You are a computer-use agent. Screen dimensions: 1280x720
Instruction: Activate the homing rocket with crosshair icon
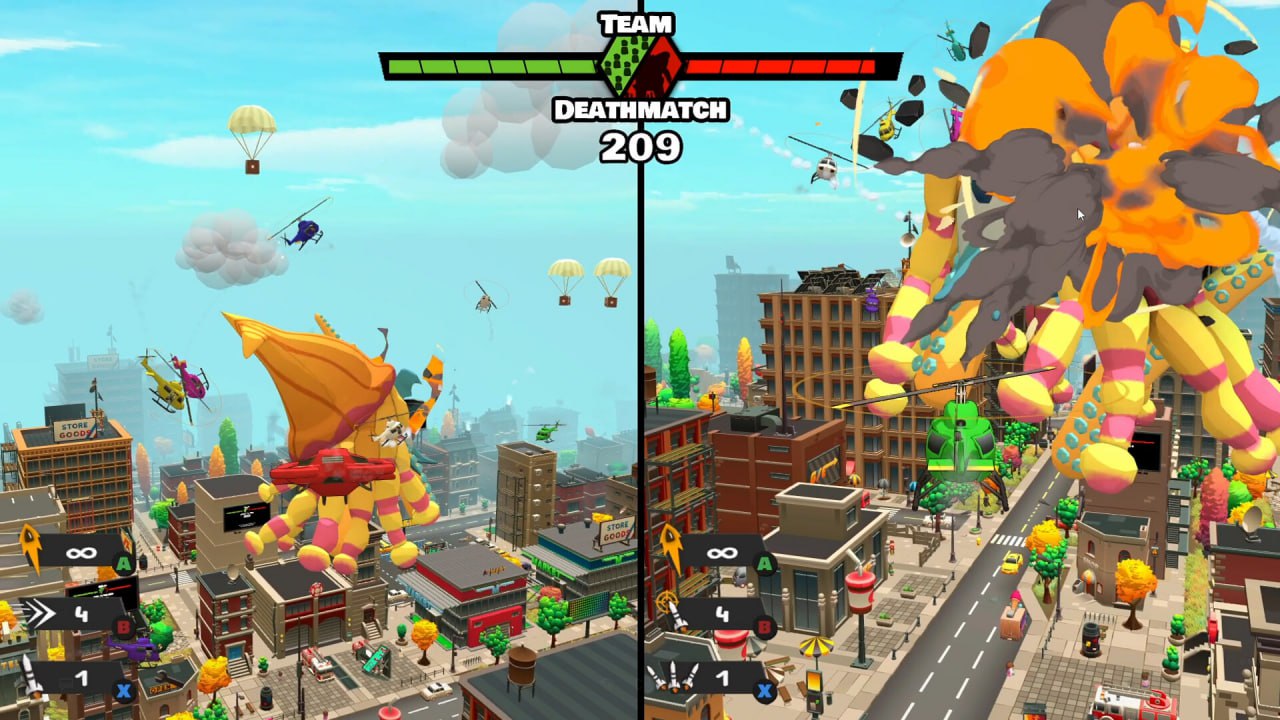[671, 611]
